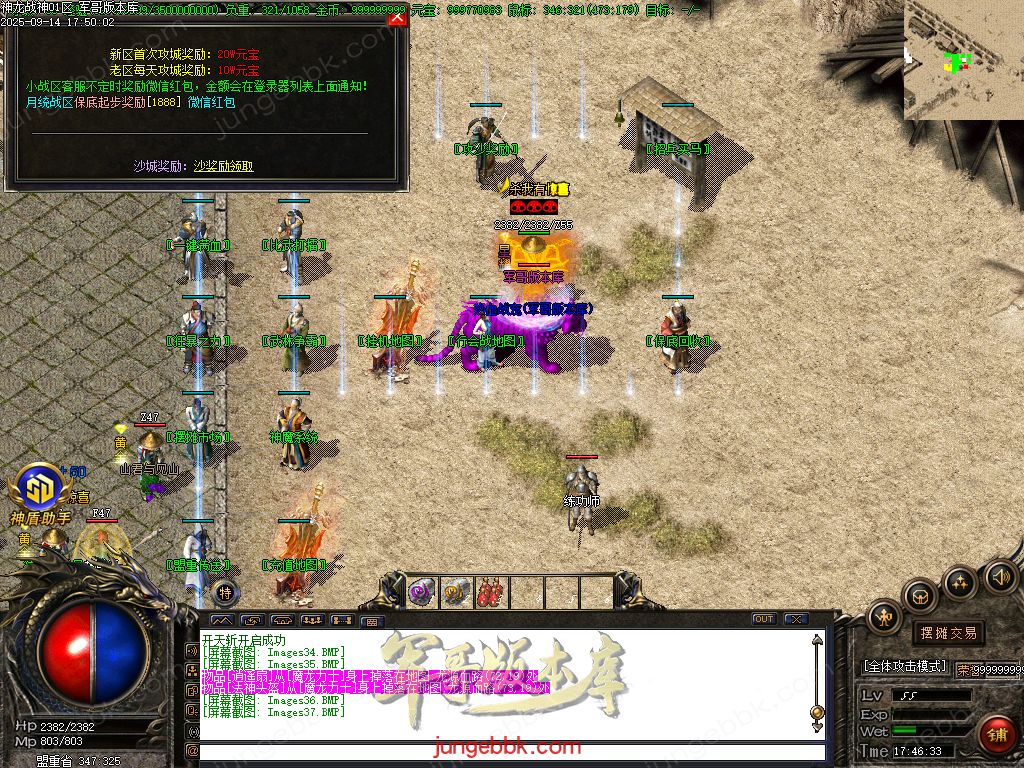Click the chat scrollbar knob
1024x768 pixels.
point(817,712)
